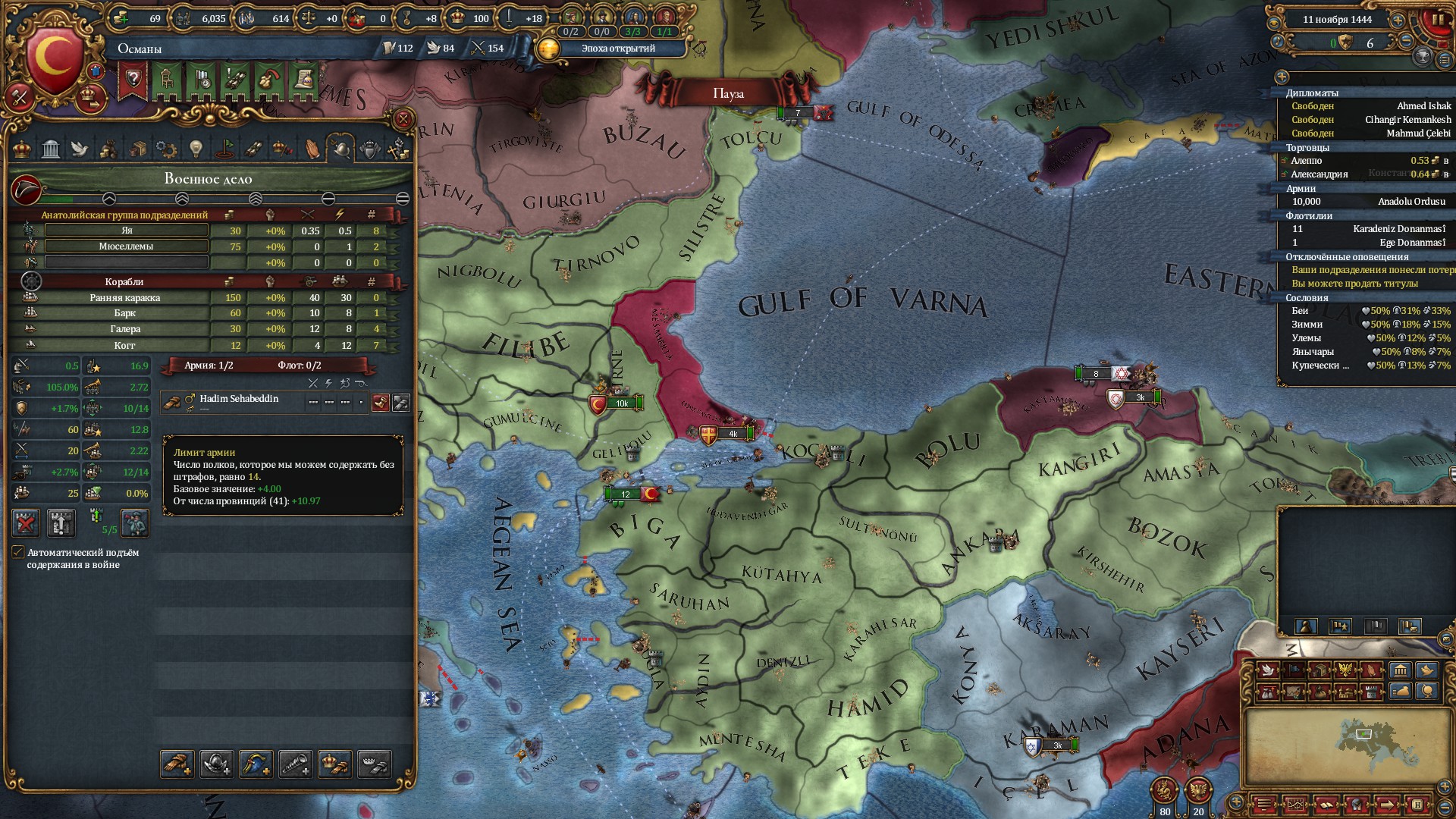1456x819 pixels.
Task: Open the Эпоха открытий age button
Action: click(x=617, y=49)
